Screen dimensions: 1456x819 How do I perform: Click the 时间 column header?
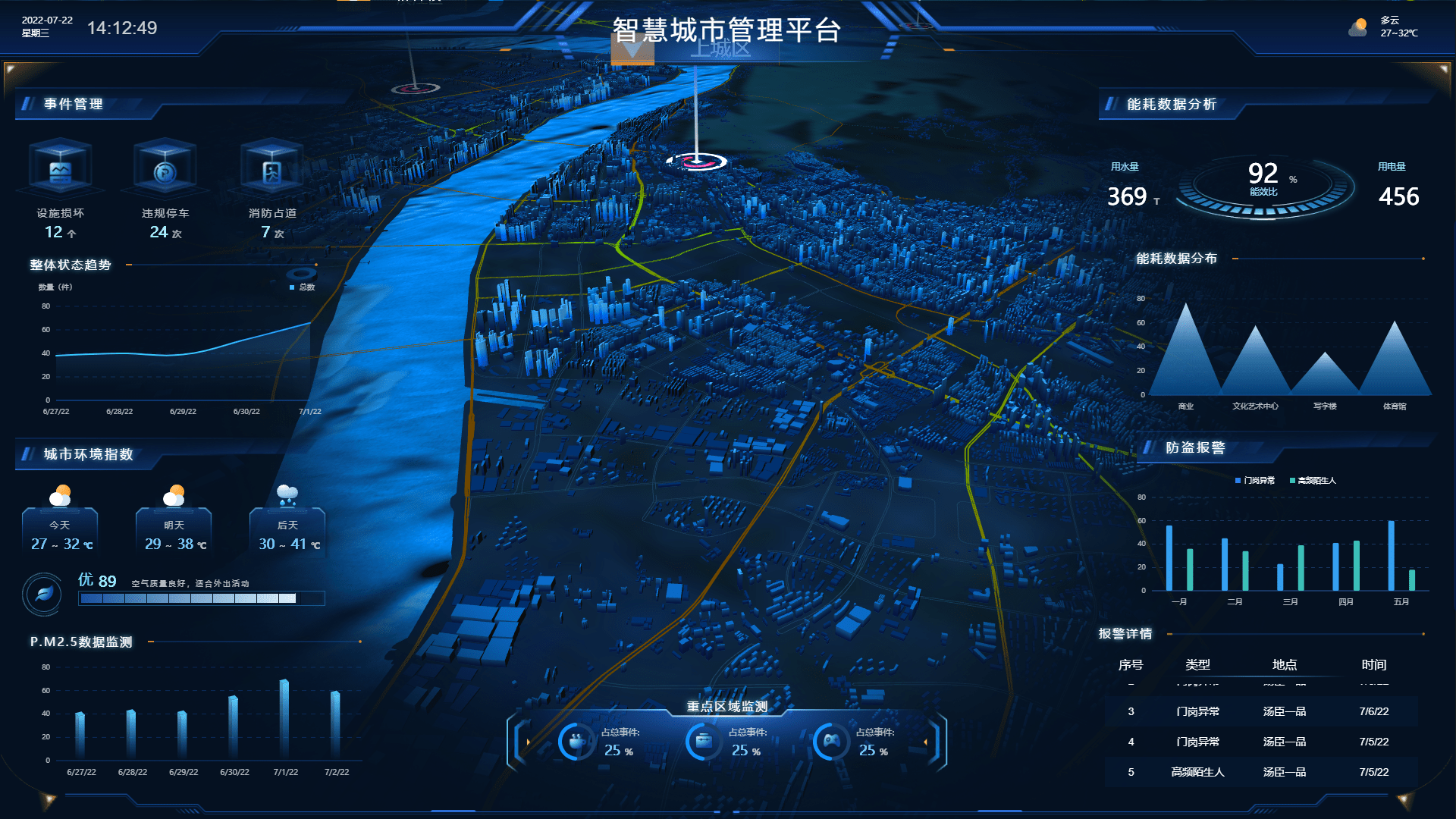click(x=1373, y=664)
